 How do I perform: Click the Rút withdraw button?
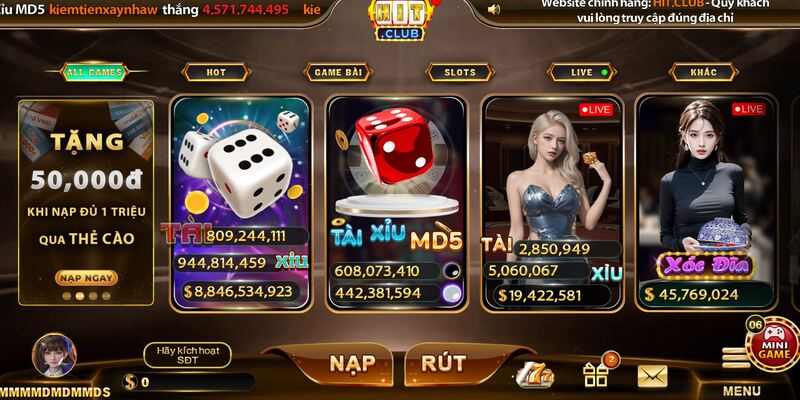[x=442, y=363]
